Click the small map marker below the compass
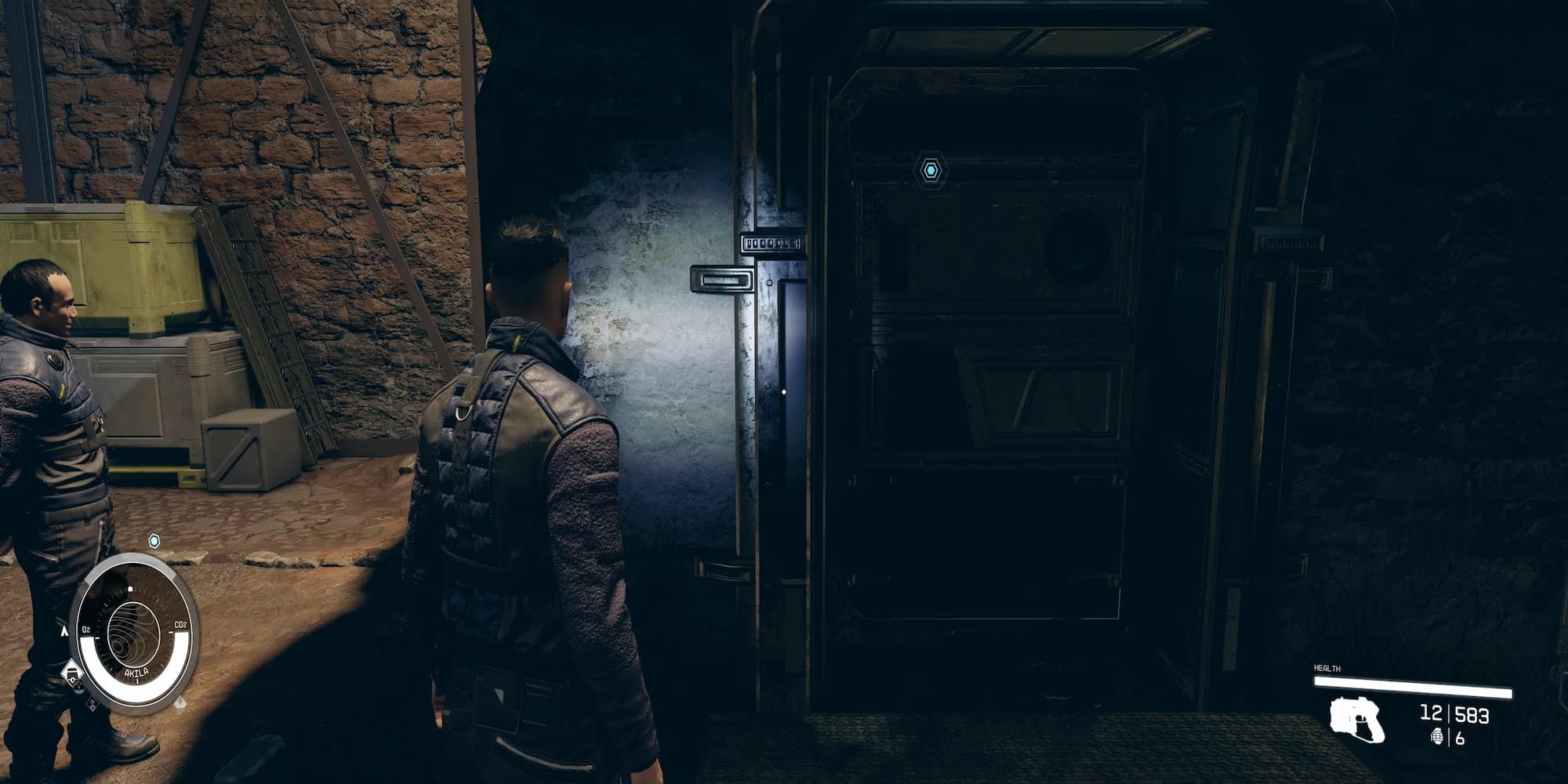The height and width of the screenshot is (784, 1568). 91,702
